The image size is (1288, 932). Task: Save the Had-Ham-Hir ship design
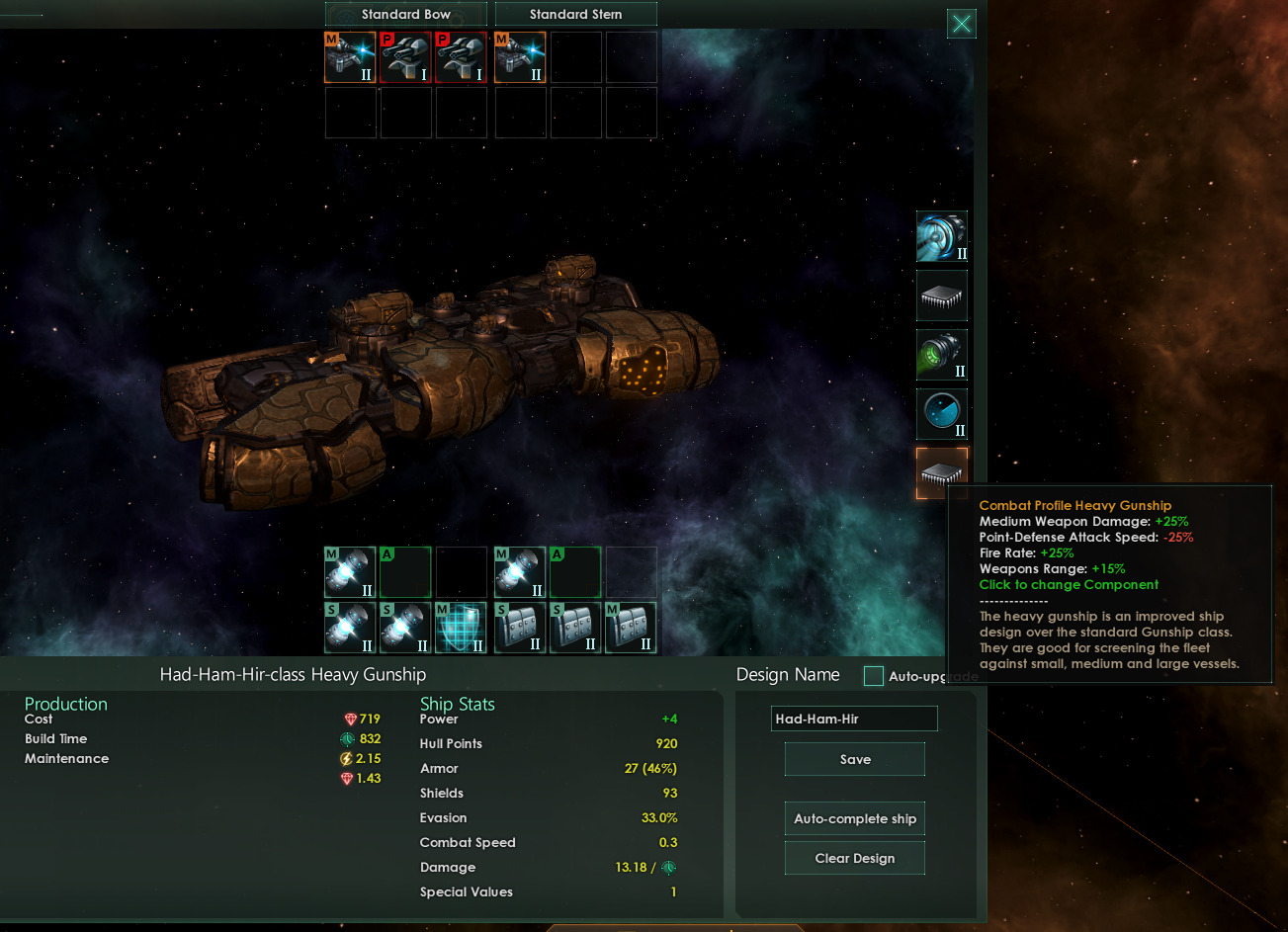[855, 759]
